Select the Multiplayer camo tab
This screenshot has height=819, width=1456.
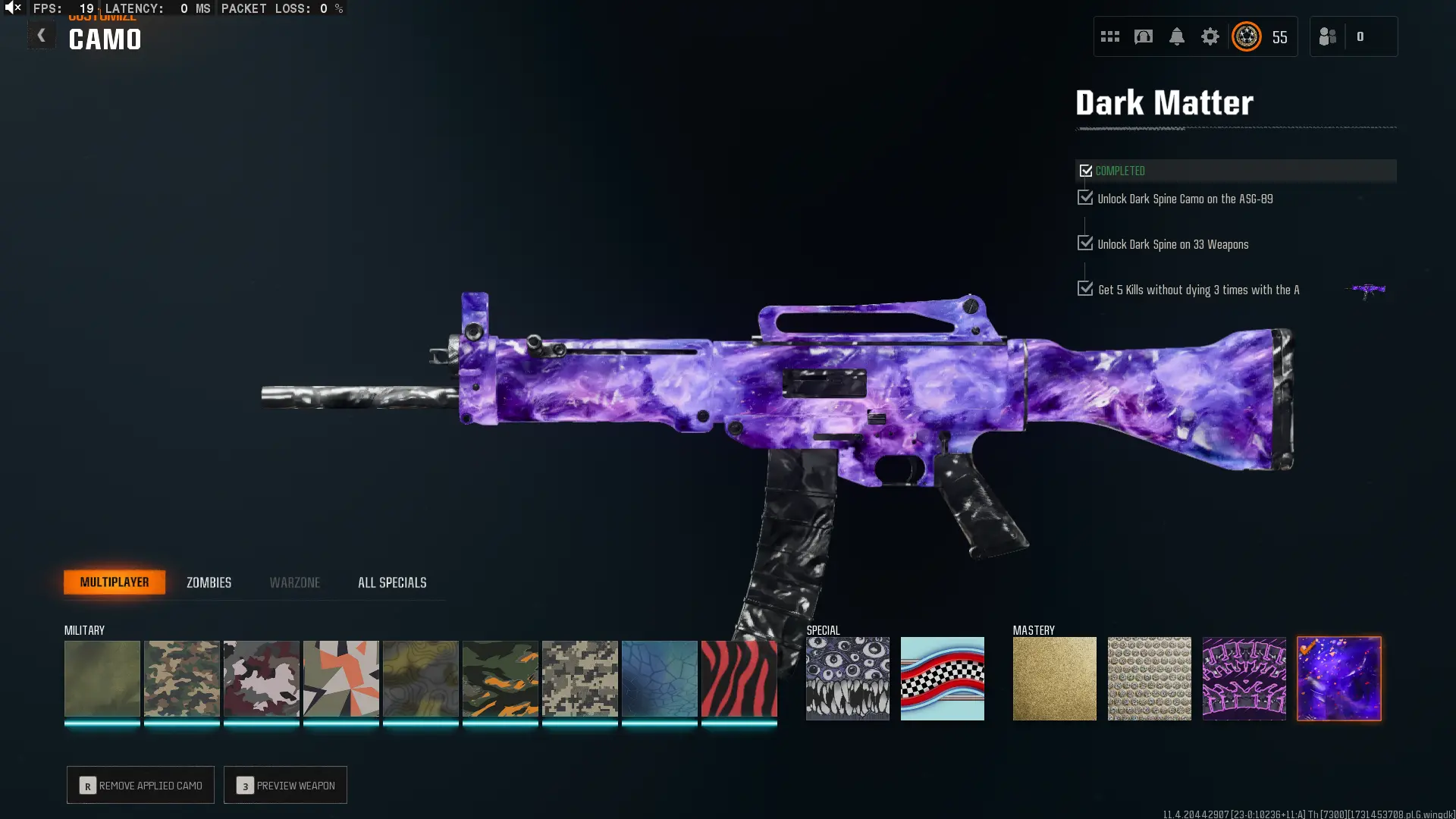click(115, 582)
